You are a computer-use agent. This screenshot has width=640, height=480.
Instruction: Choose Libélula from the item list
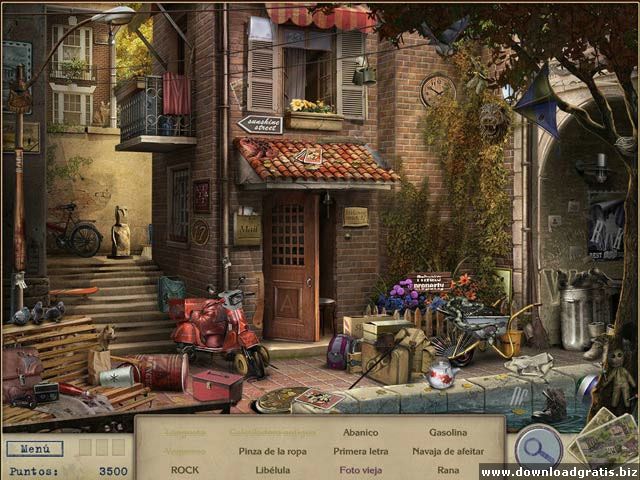point(271,469)
